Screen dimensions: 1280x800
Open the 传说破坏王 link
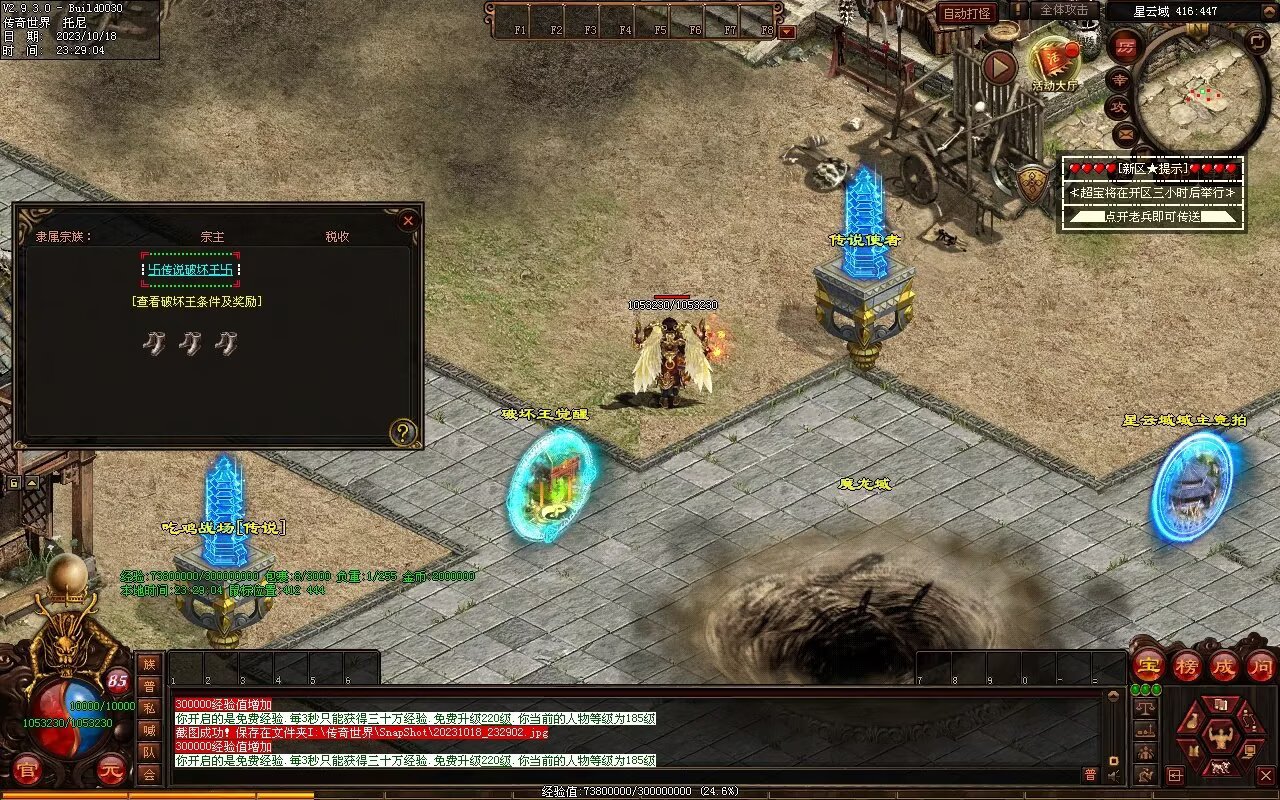coord(191,269)
